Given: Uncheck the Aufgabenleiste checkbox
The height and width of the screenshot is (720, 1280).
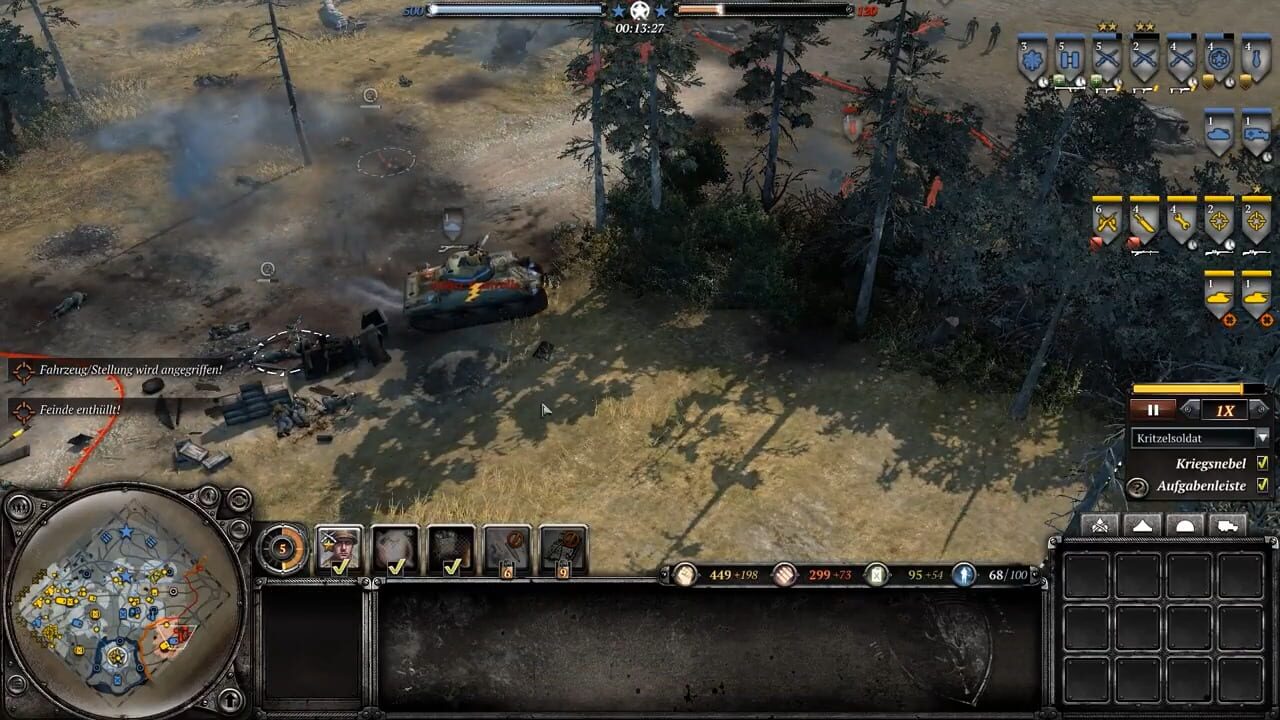Looking at the screenshot, I should tap(1263, 485).
